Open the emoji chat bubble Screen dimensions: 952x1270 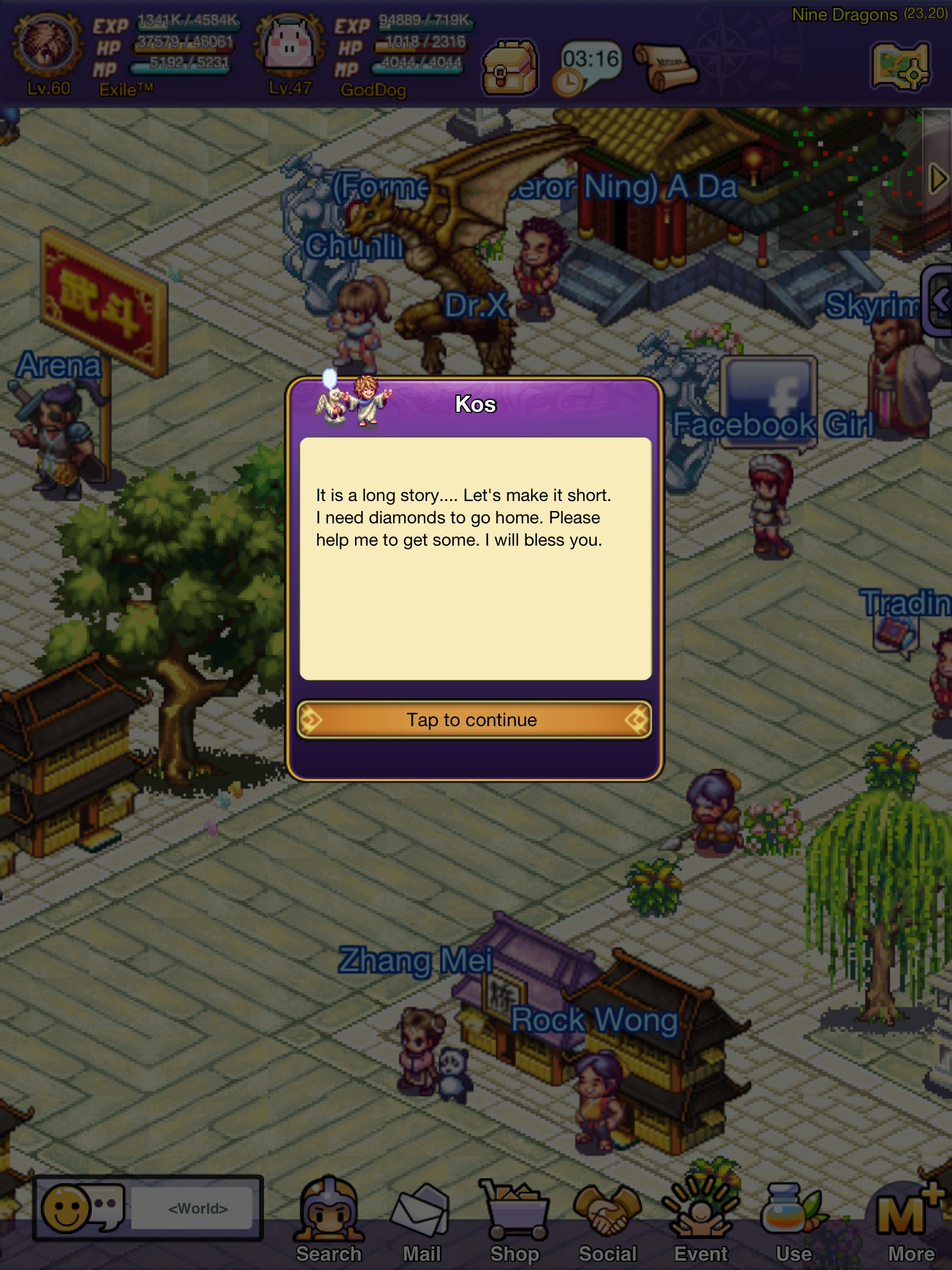[x=81, y=1208]
